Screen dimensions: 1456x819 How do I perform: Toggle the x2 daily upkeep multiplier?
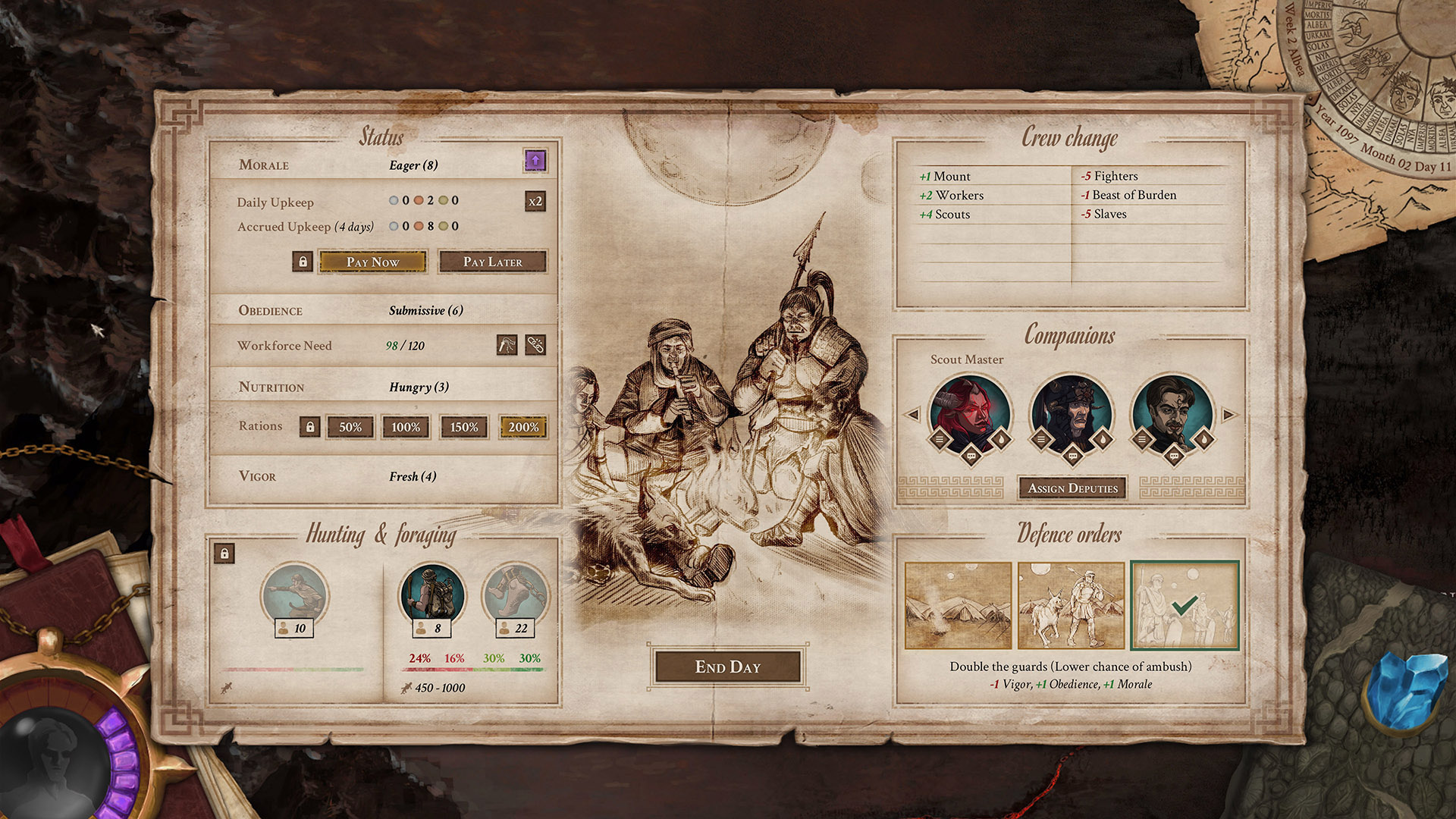(x=535, y=201)
